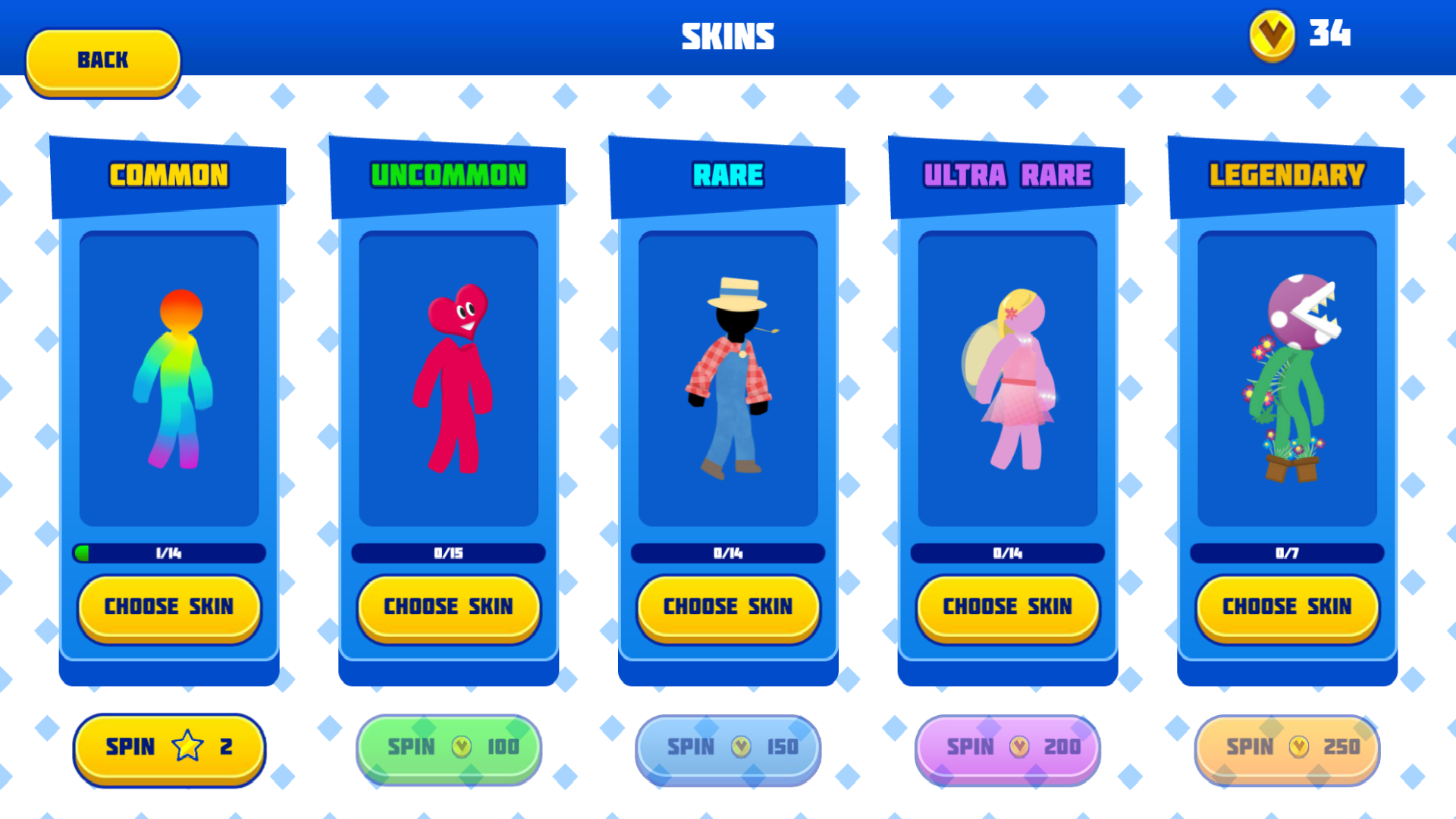Spin the Rare category for 150 coins
1456x819 pixels.
pos(728,747)
